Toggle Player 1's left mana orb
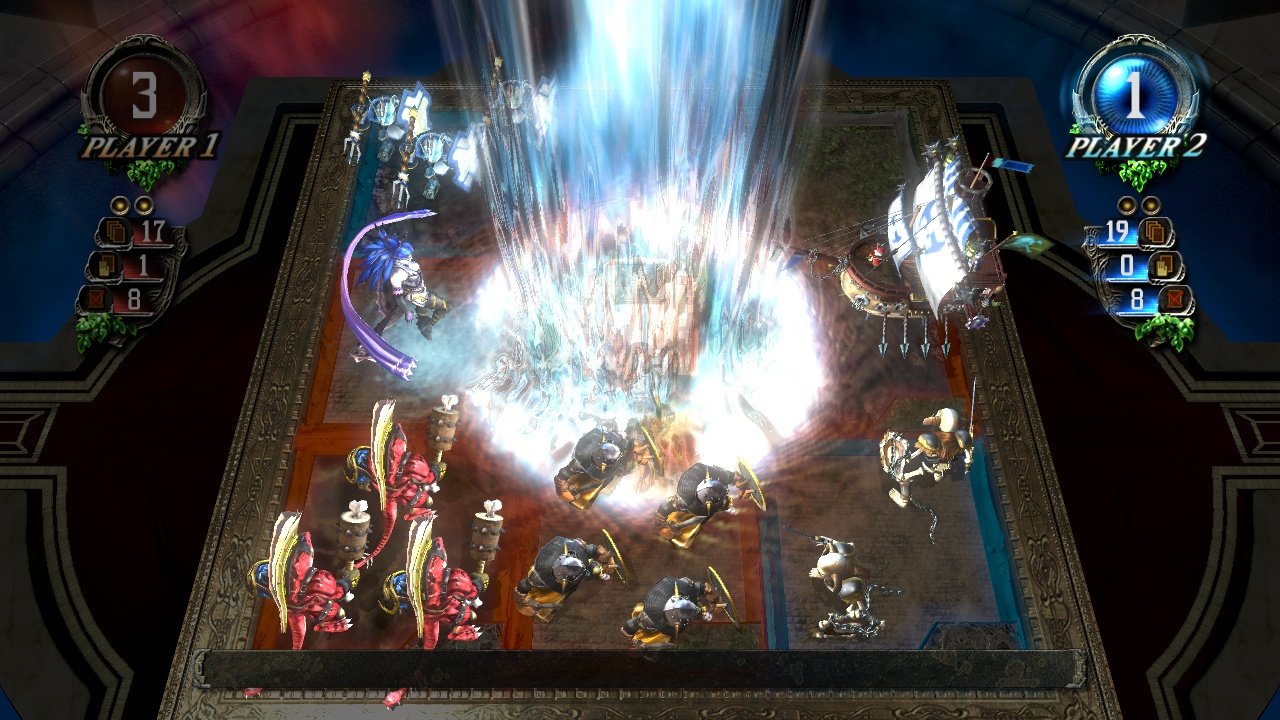Viewport: 1280px width, 720px height. coord(120,206)
